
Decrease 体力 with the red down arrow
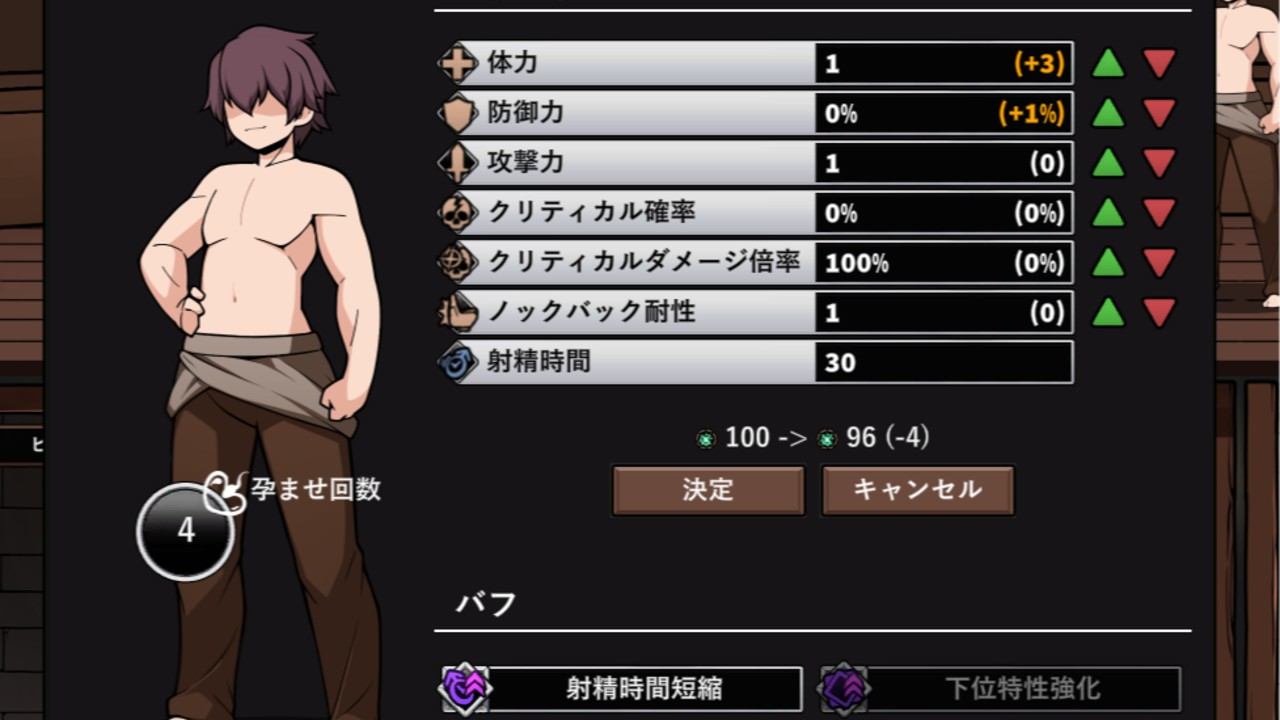tap(1159, 64)
